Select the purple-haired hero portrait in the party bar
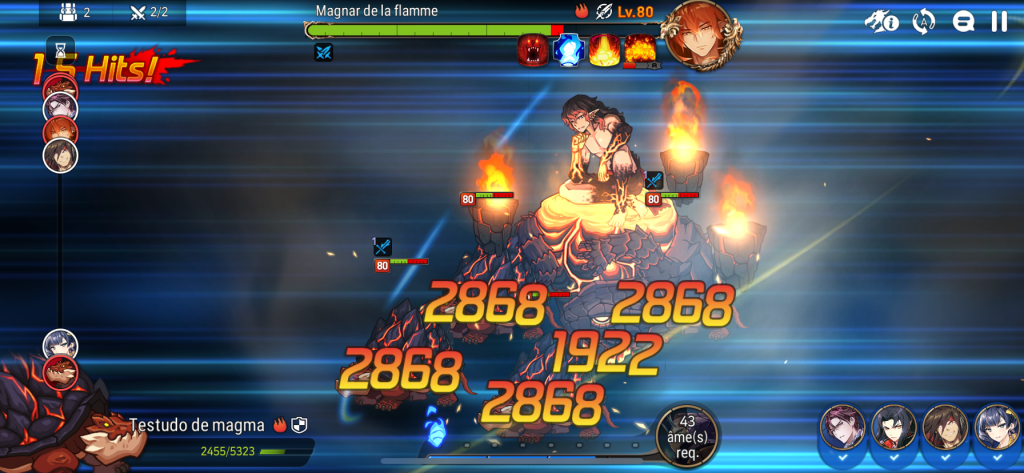This screenshot has width=1024, height=473. (842, 428)
